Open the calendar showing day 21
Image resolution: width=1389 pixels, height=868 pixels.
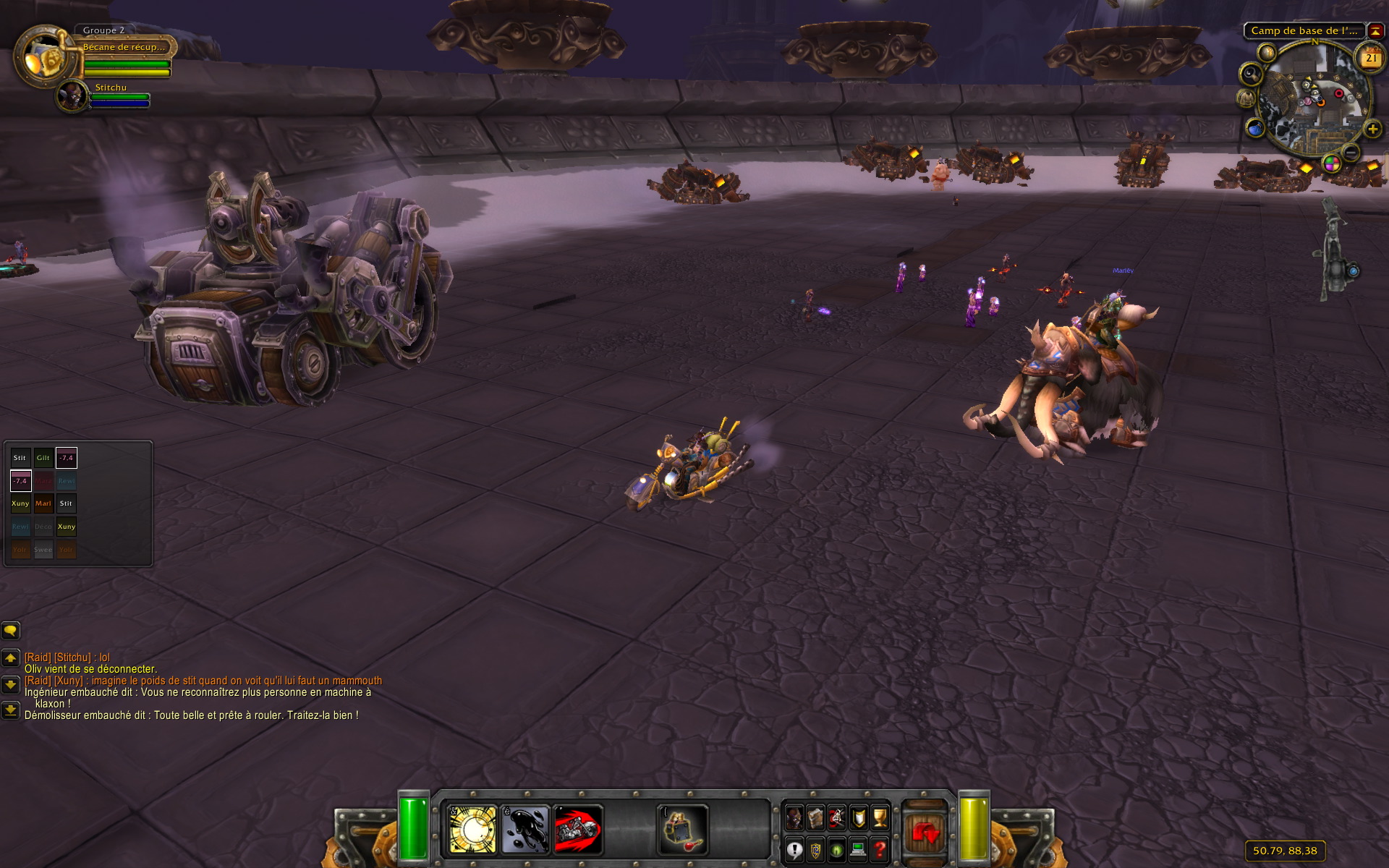point(1371,58)
